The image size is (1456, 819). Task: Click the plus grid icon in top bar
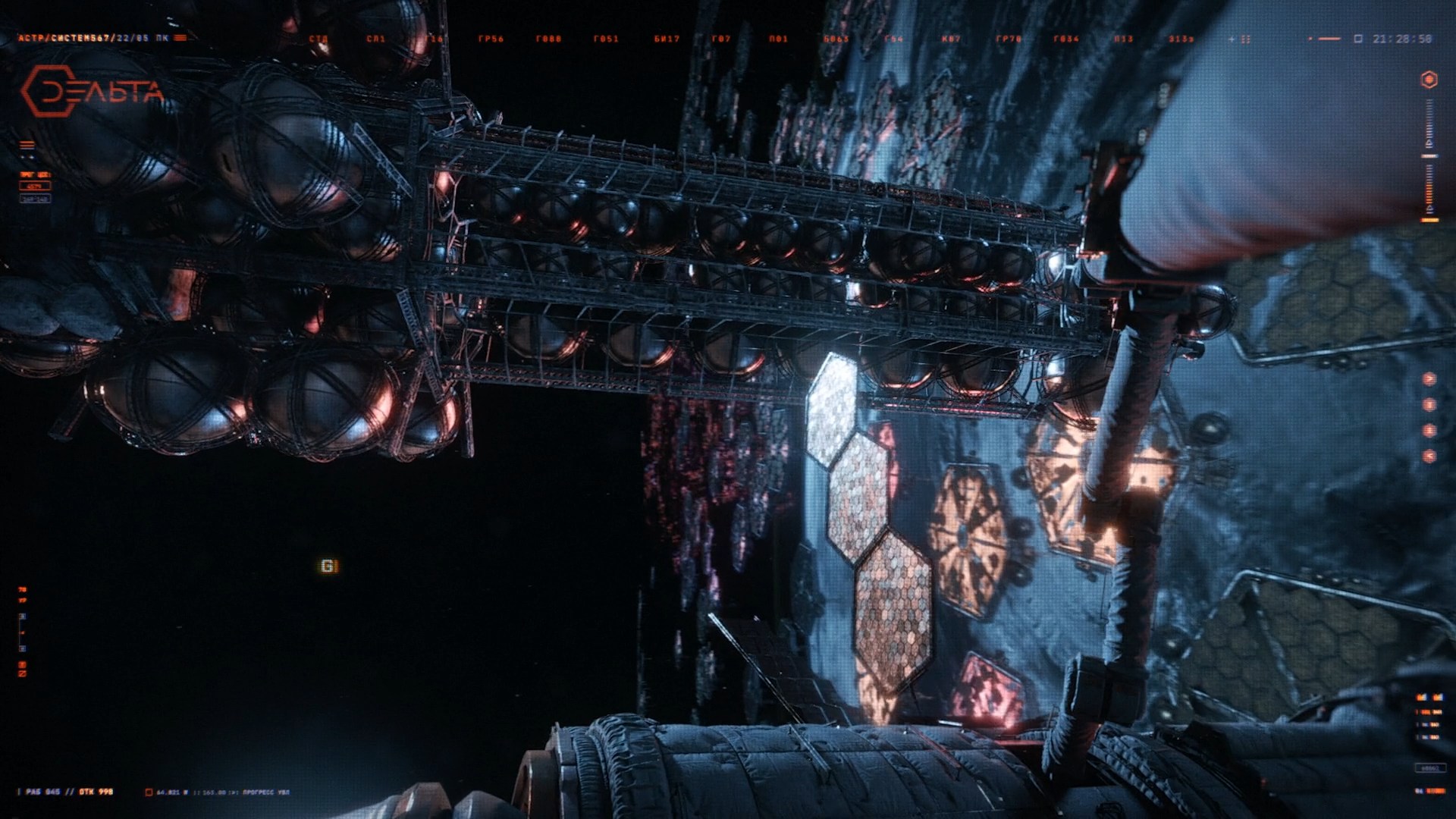point(1238,39)
